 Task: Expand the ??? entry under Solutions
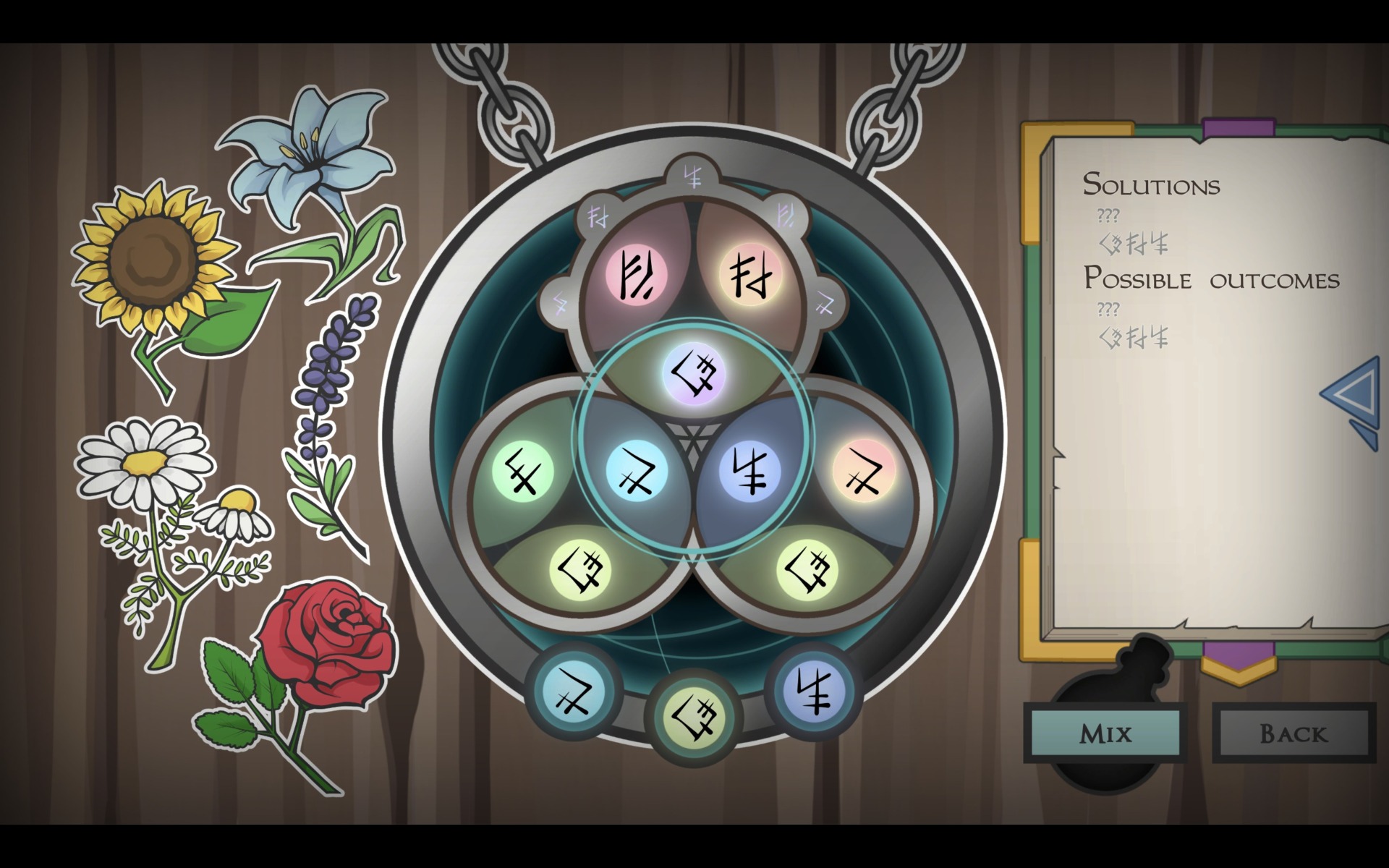click(1107, 215)
